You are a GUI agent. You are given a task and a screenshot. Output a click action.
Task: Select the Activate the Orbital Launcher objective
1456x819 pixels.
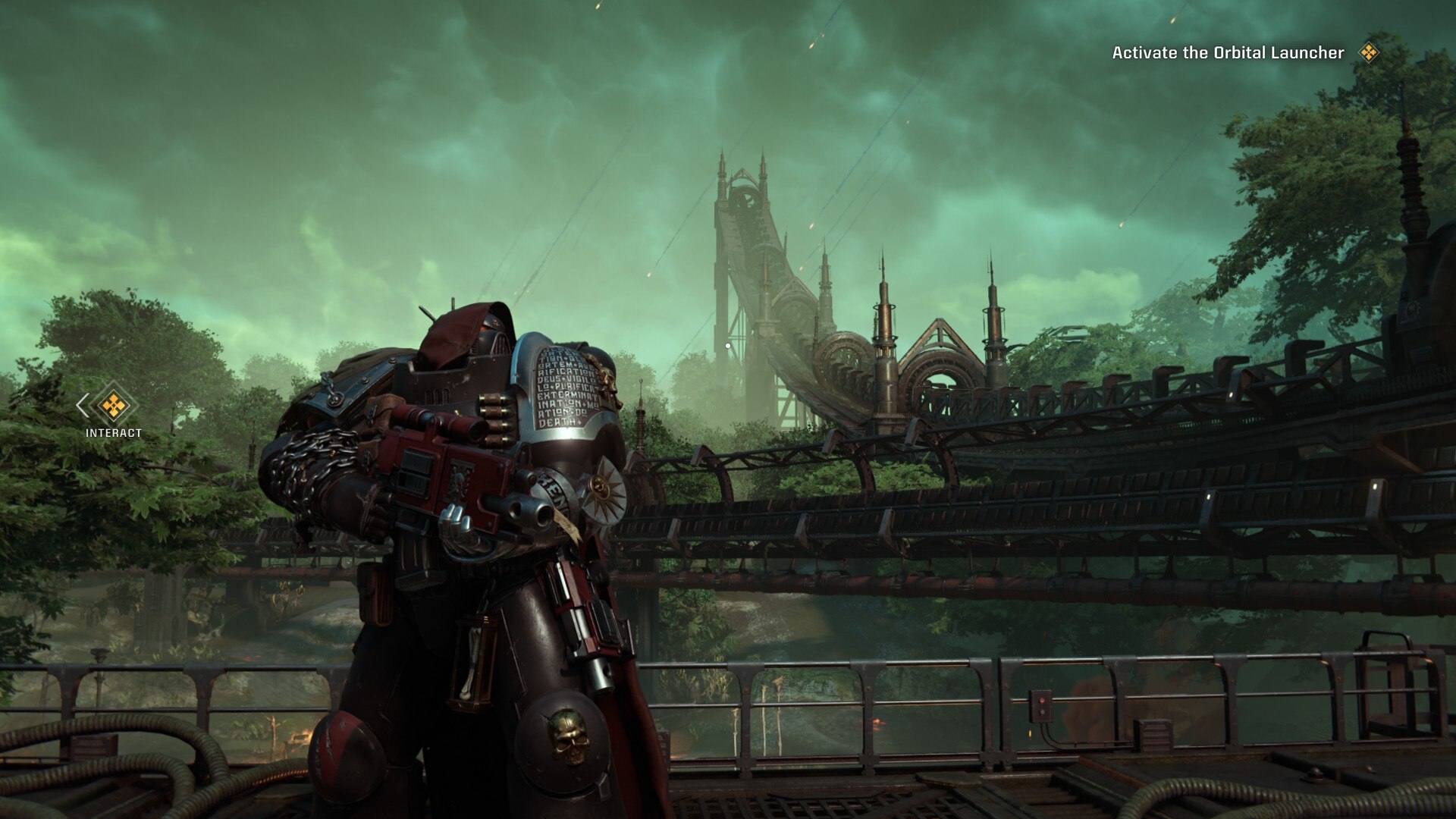[1227, 53]
